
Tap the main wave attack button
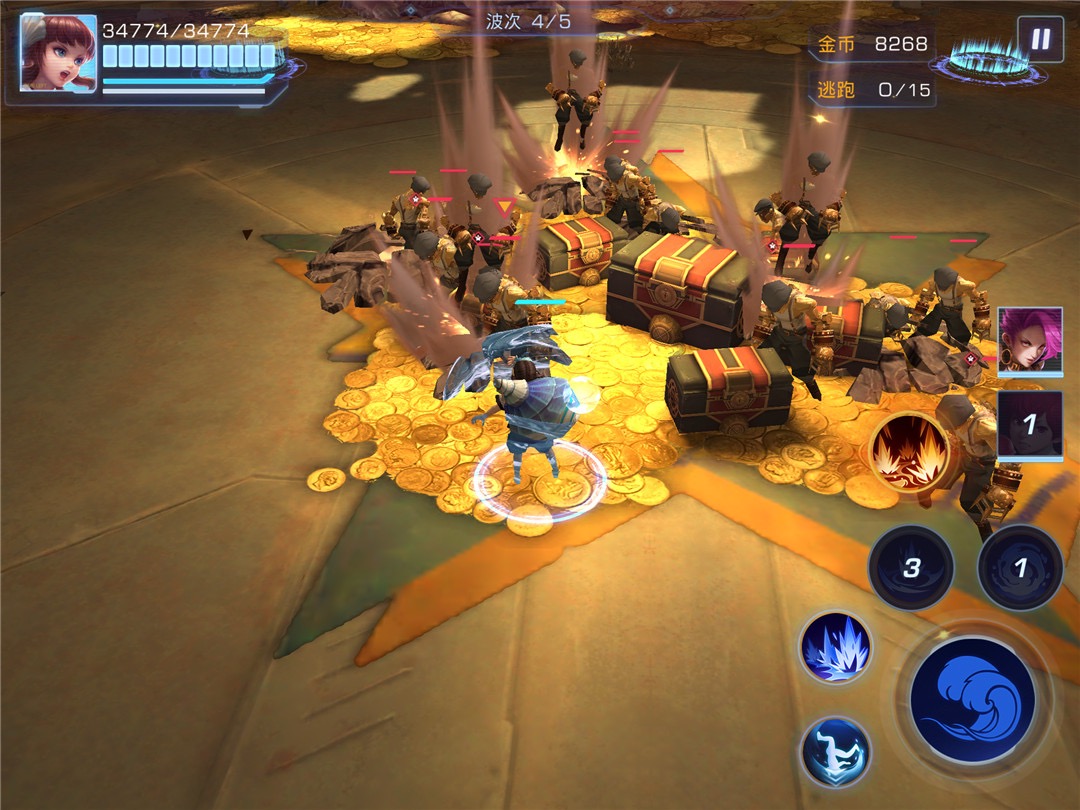972,699
